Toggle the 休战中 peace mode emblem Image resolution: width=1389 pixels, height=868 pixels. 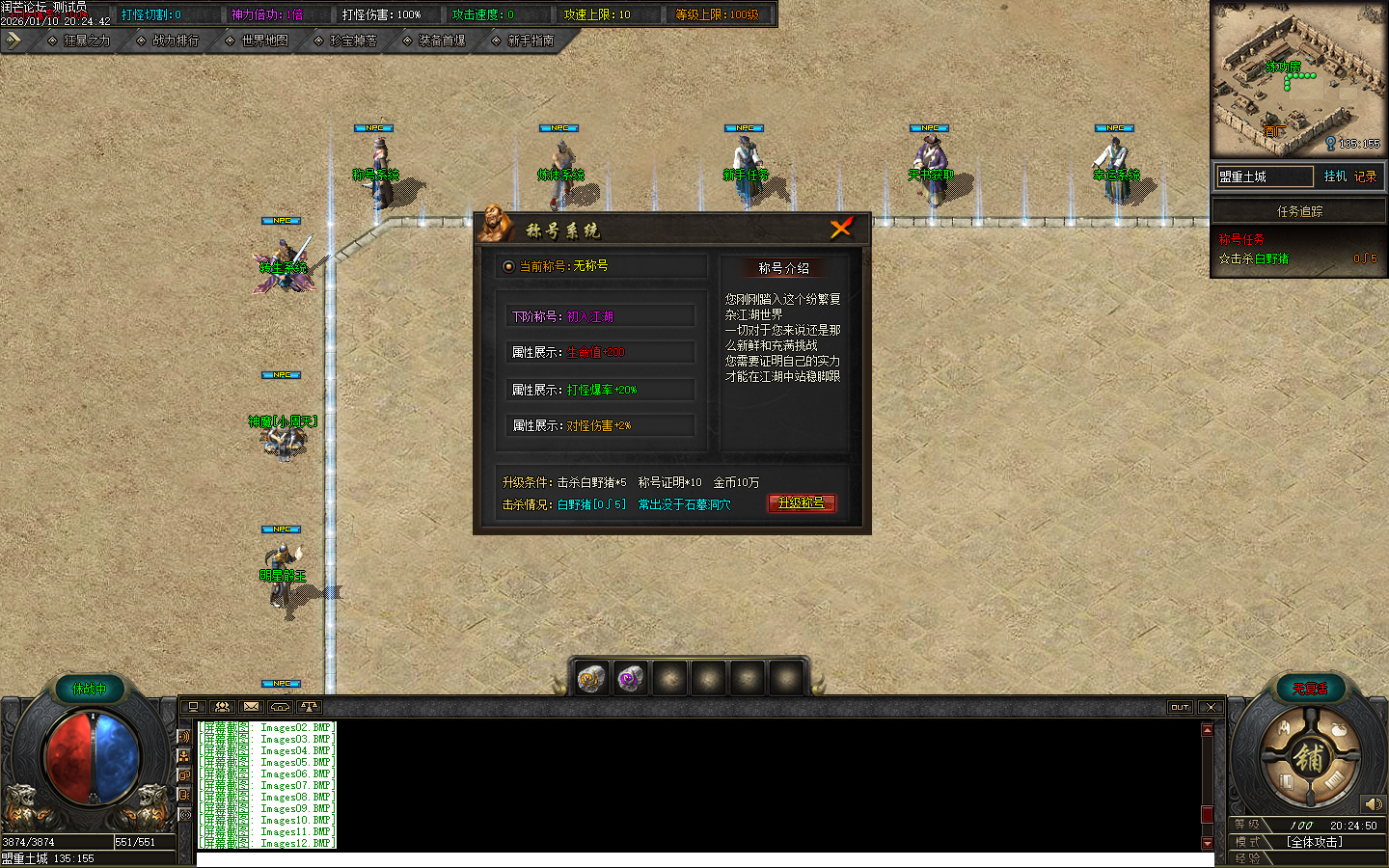[90, 690]
